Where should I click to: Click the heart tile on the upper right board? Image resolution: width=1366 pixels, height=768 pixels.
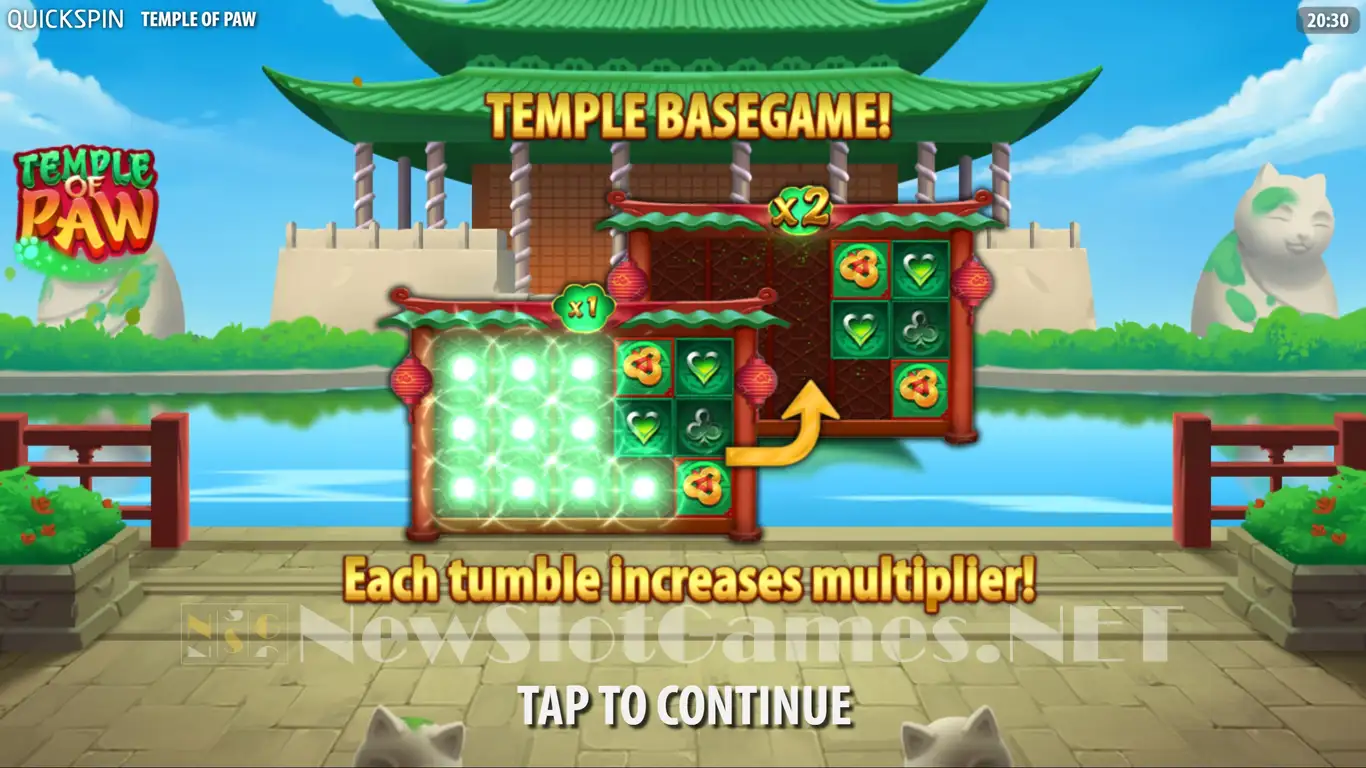point(921,266)
